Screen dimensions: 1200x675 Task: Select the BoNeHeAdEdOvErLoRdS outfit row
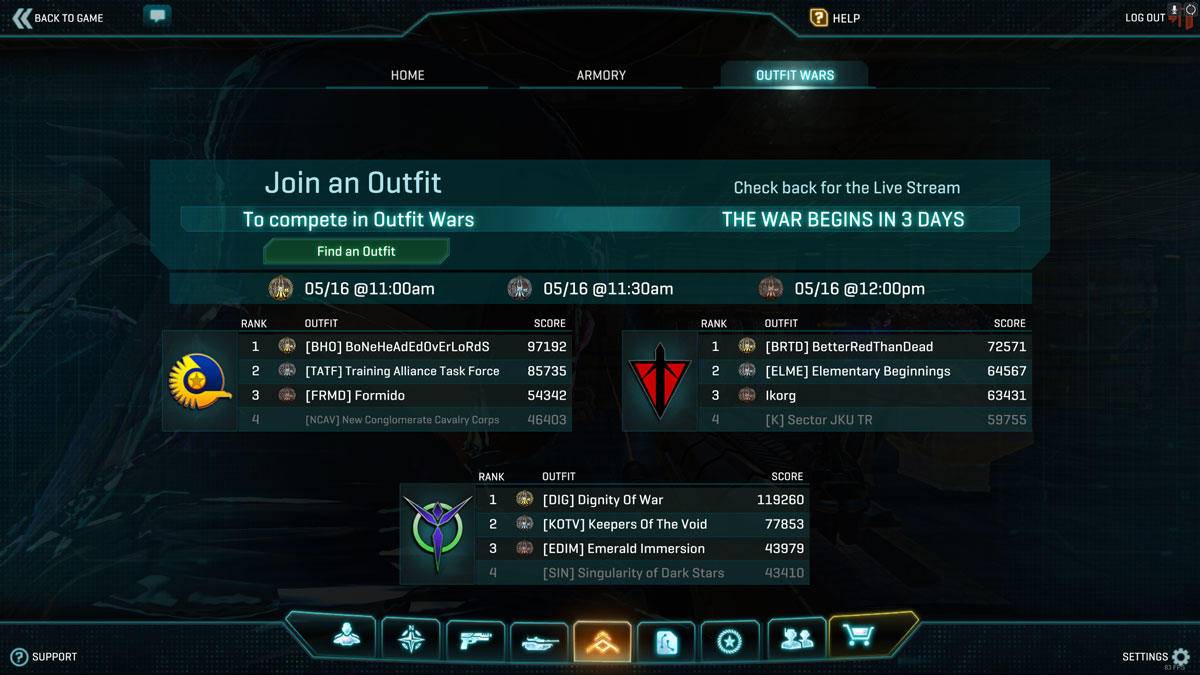[x=404, y=347]
